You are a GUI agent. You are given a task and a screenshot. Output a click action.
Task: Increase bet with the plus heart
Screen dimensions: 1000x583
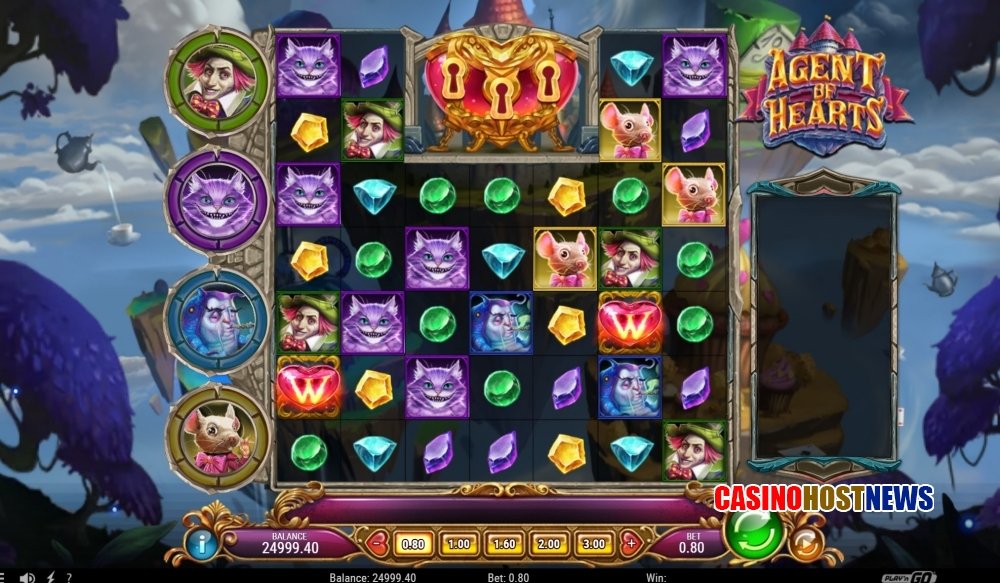[x=629, y=544]
